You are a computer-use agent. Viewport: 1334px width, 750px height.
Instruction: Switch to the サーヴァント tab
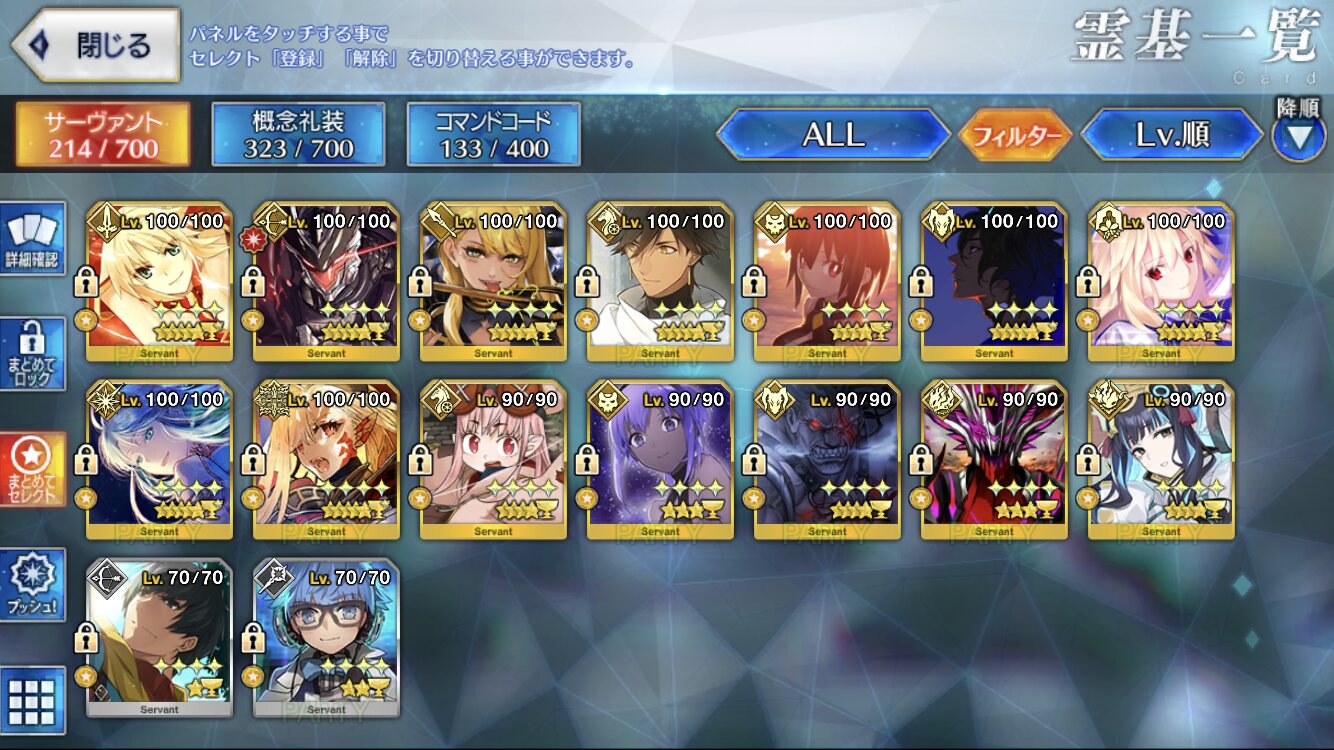(x=102, y=135)
